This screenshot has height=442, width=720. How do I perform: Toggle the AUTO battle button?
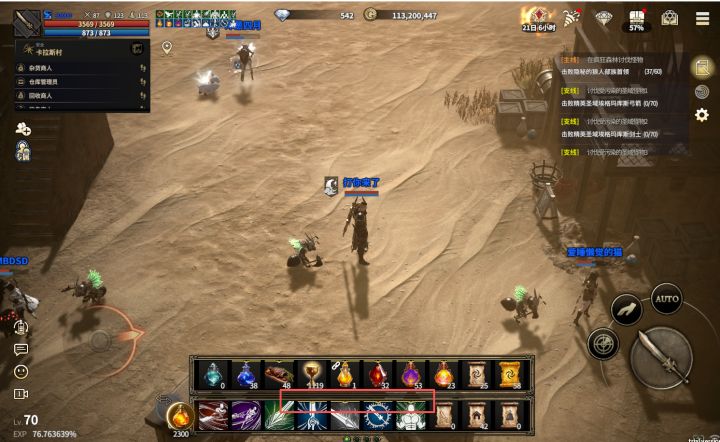point(666,298)
